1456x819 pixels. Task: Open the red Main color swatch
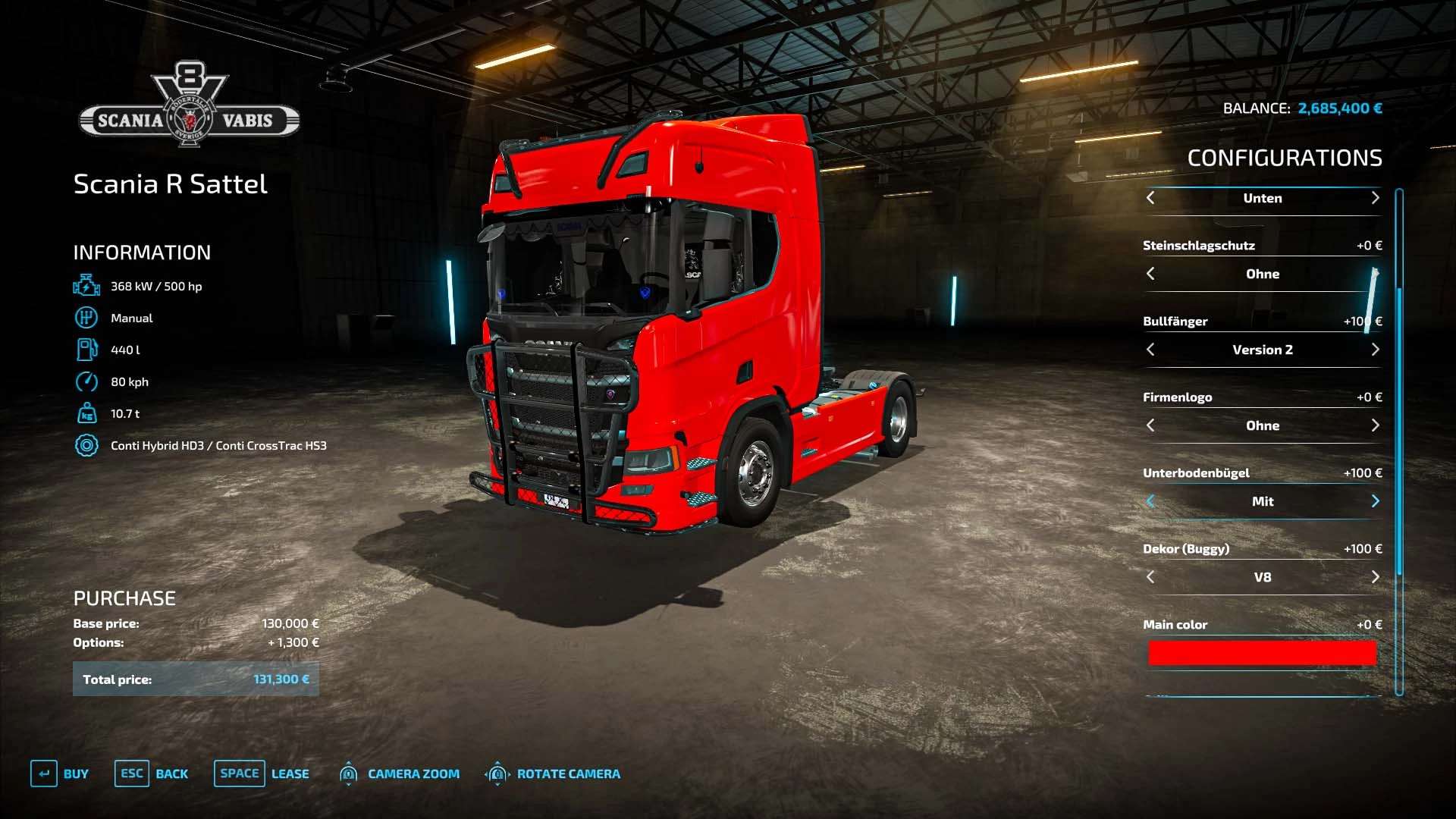point(1262,653)
